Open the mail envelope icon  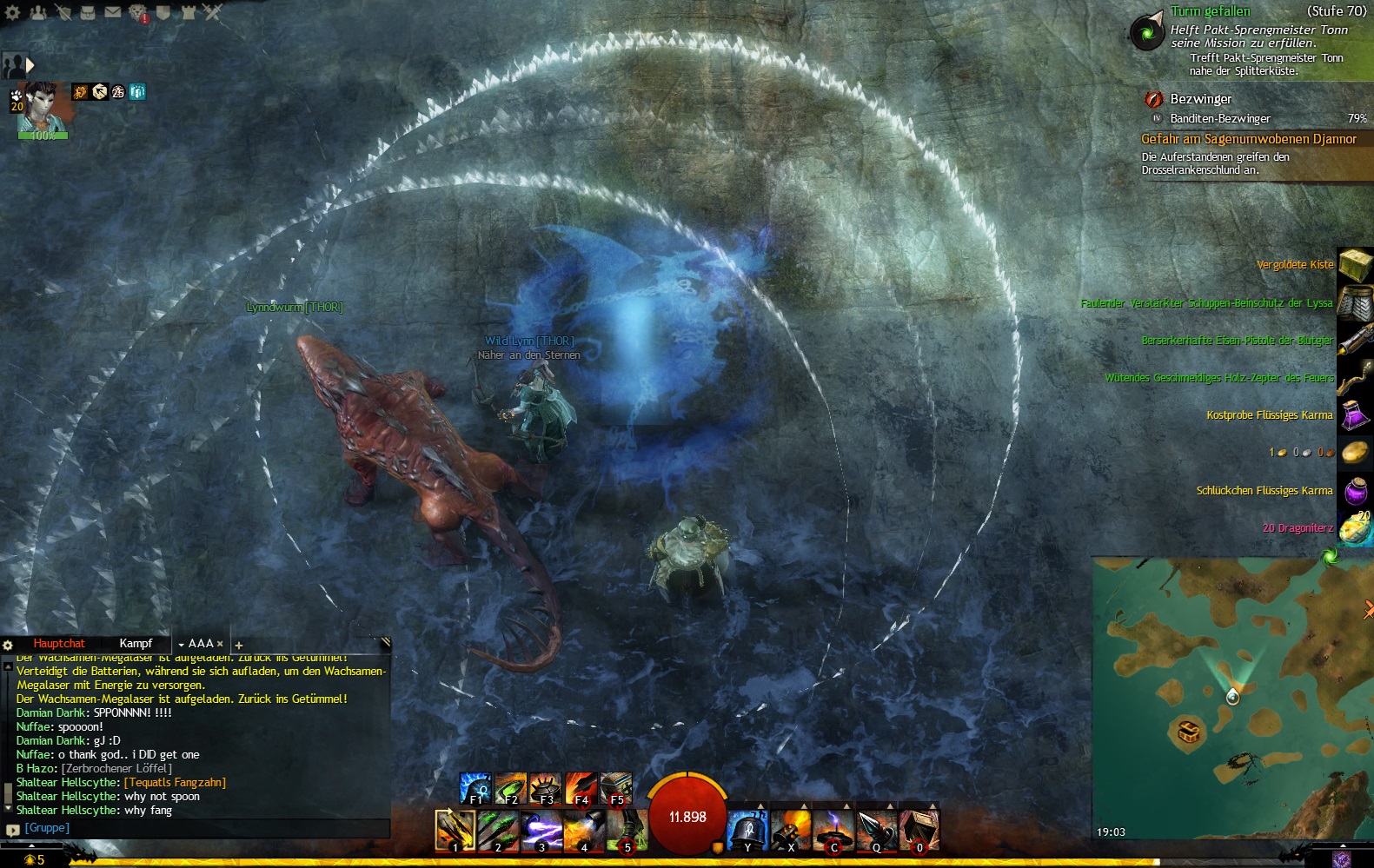coord(113,12)
